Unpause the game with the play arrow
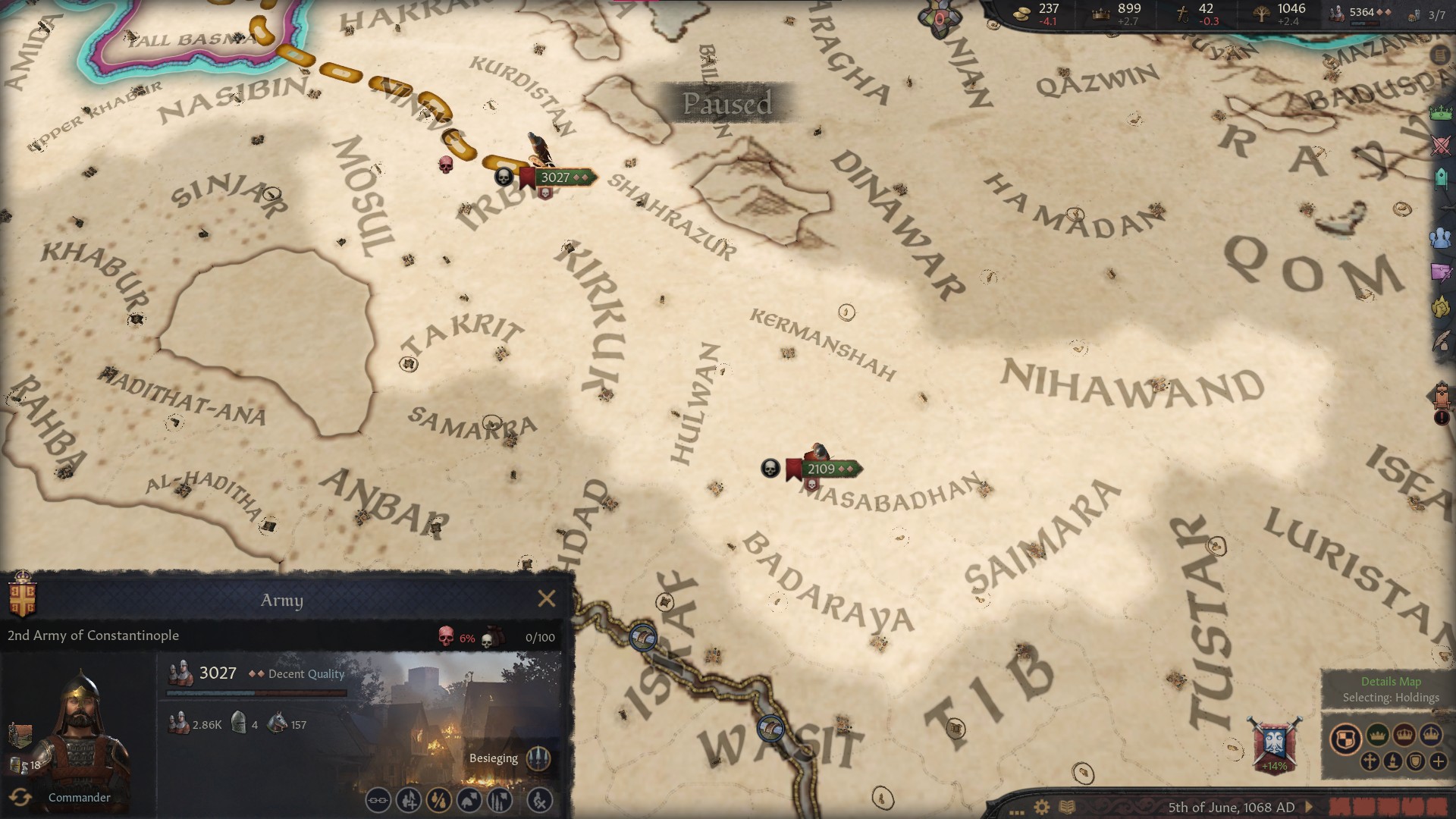 pyautogui.click(x=1308, y=807)
